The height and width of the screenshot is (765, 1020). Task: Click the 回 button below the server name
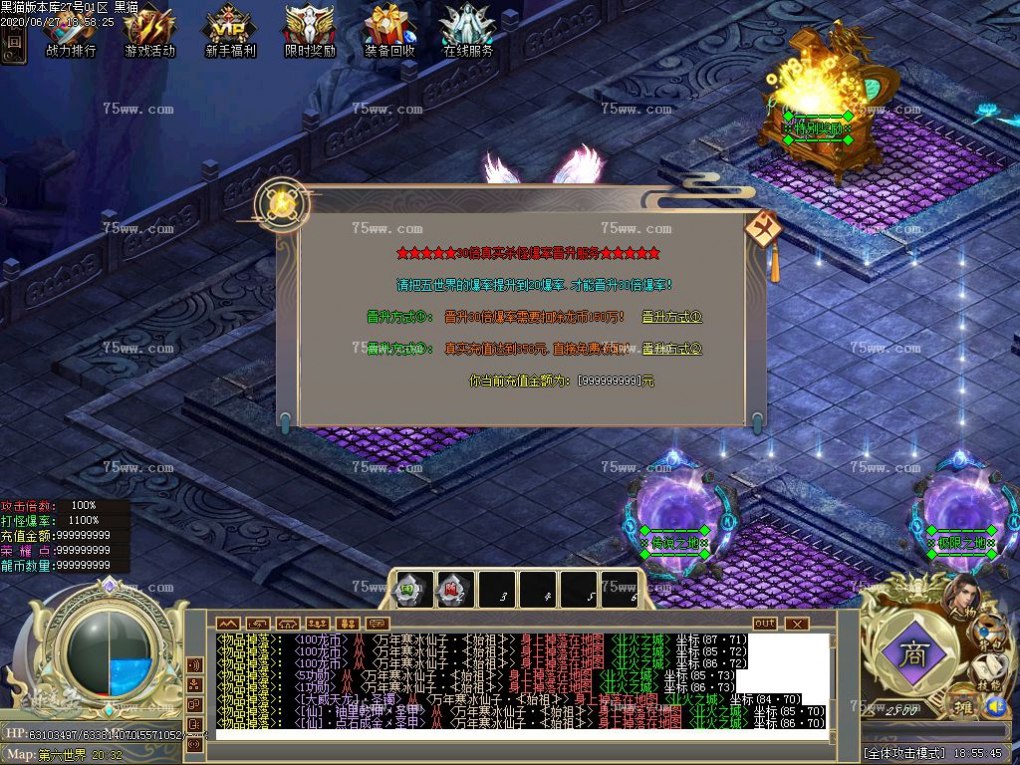click(x=14, y=43)
